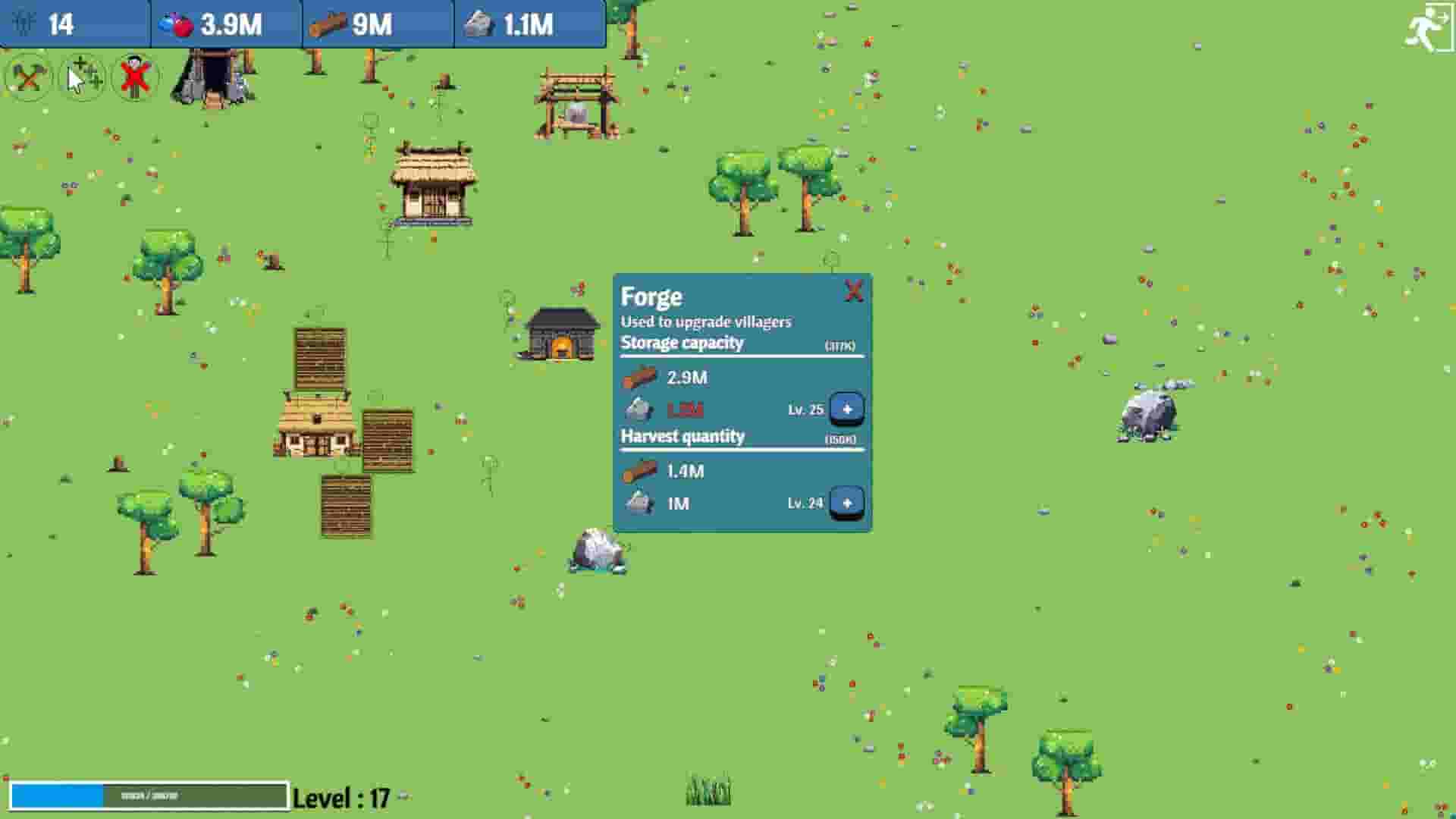1456x819 pixels.
Task: Select the hammer and pickaxe tool icon
Action: coord(29,77)
